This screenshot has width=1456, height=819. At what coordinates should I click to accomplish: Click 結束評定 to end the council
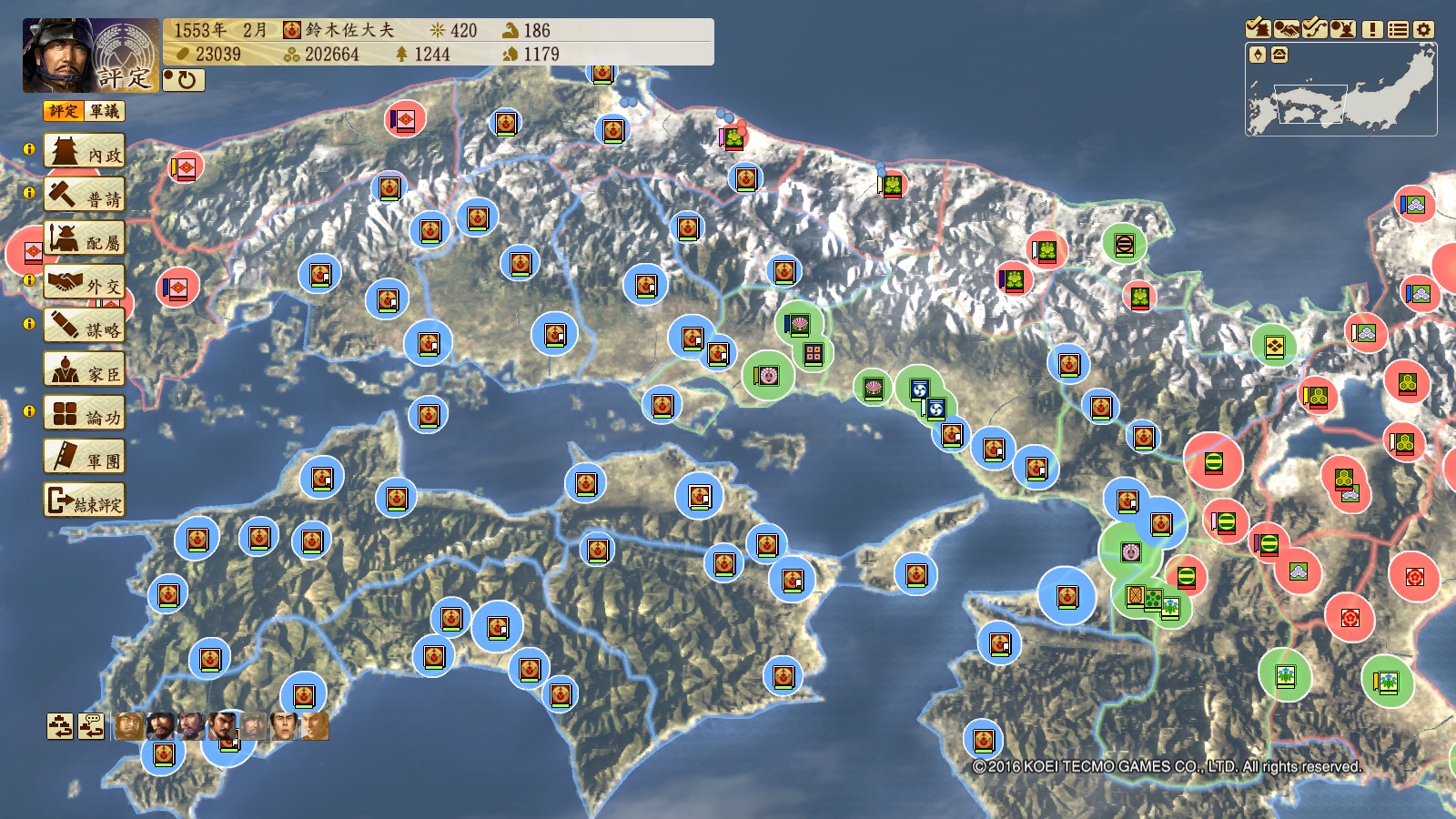[x=85, y=501]
